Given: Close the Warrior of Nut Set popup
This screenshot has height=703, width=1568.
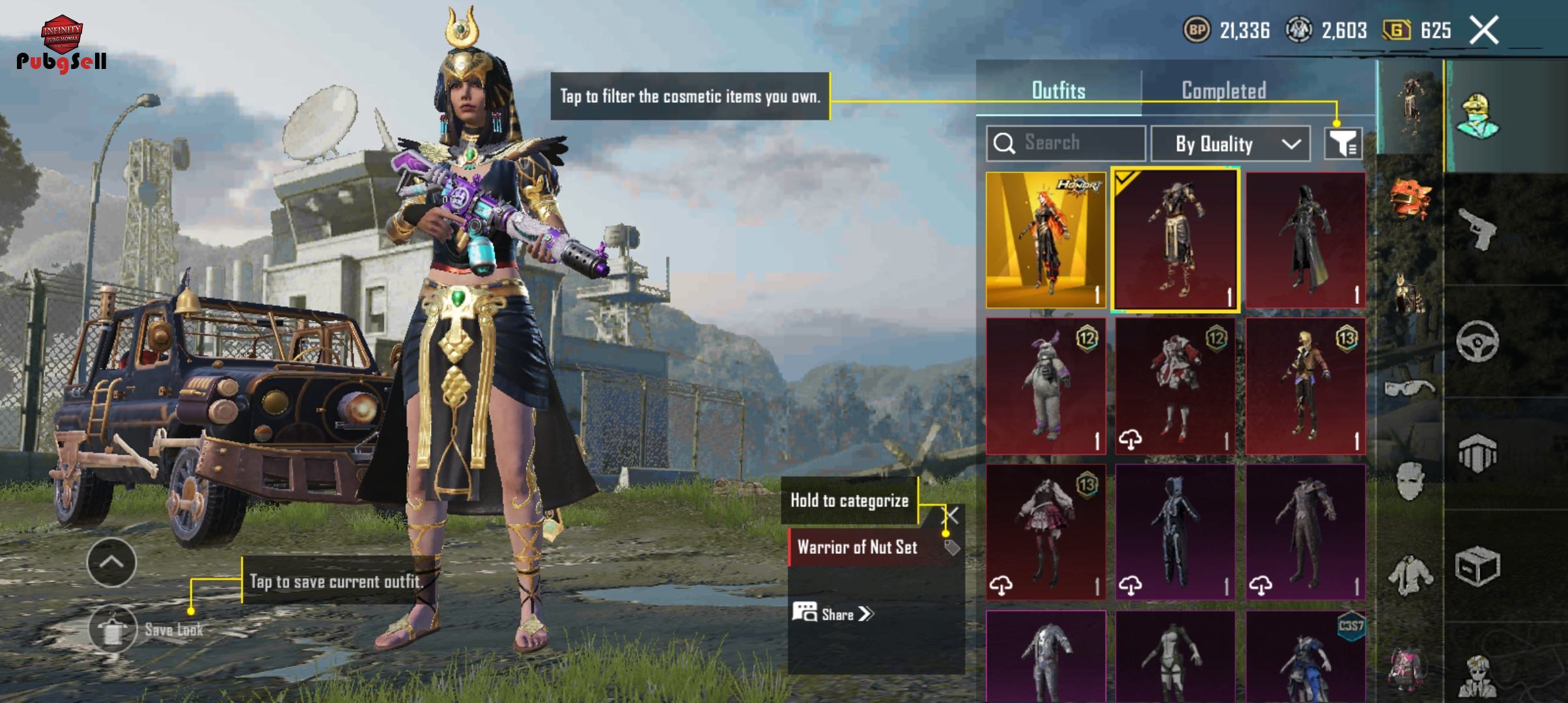Looking at the screenshot, I should point(952,516).
